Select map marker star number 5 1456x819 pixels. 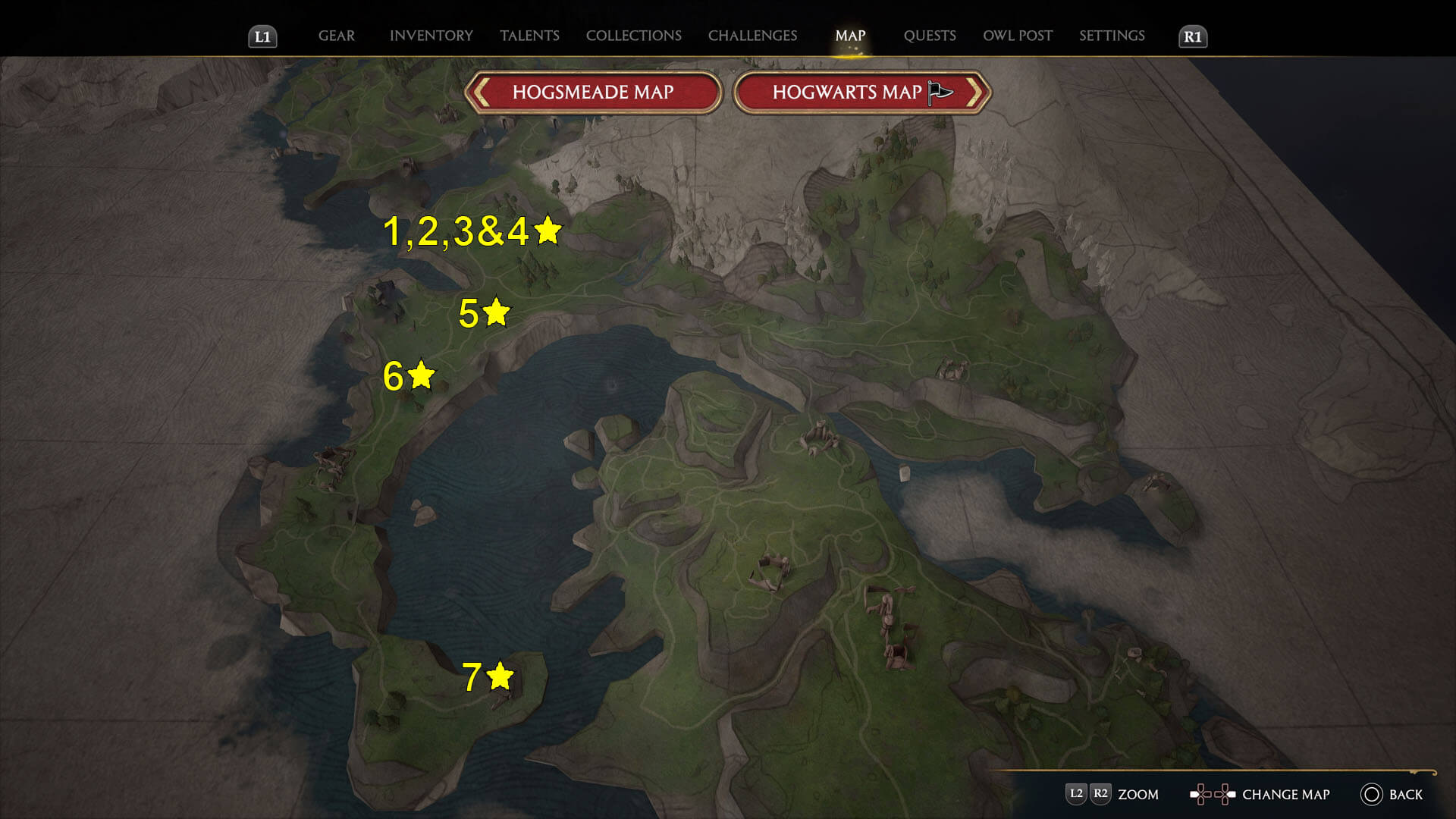pos(497,312)
